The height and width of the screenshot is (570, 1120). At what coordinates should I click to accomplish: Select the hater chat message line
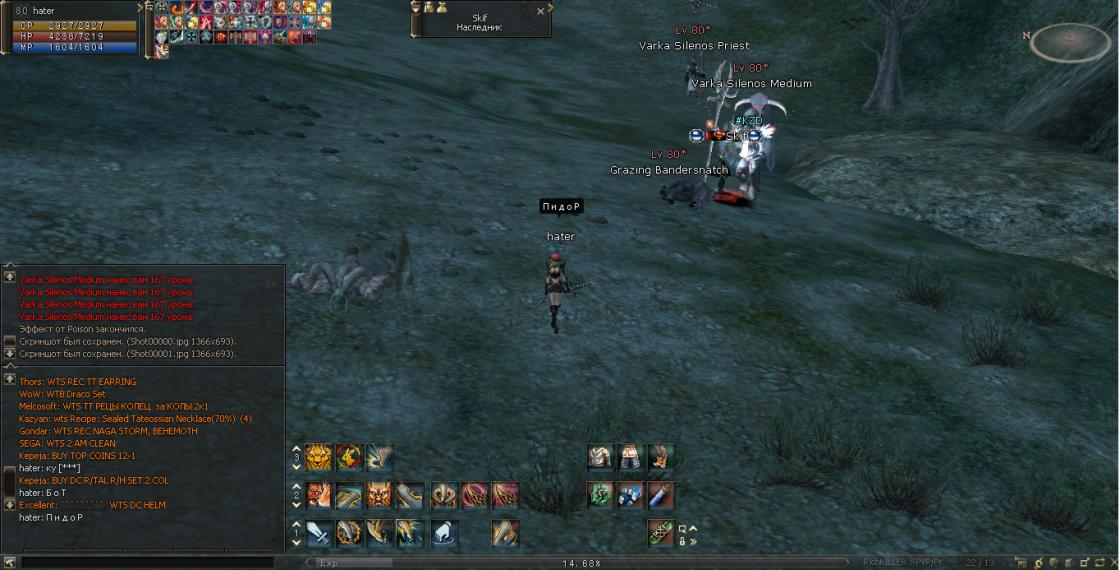[50, 518]
